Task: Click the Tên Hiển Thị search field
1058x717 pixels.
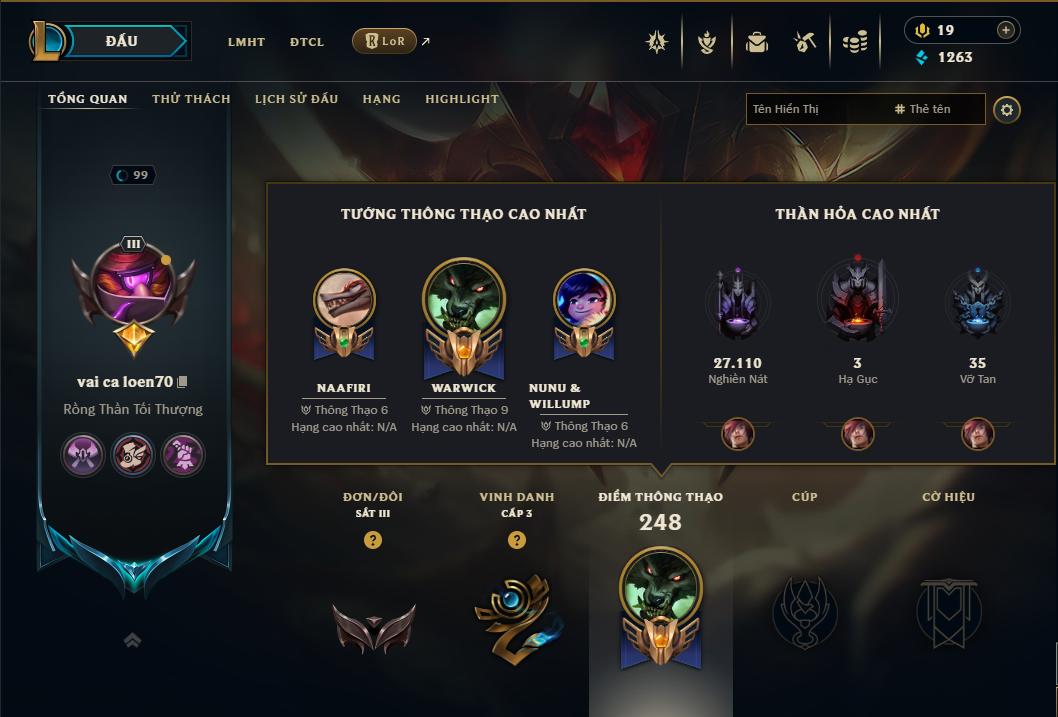Action: pos(816,109)
